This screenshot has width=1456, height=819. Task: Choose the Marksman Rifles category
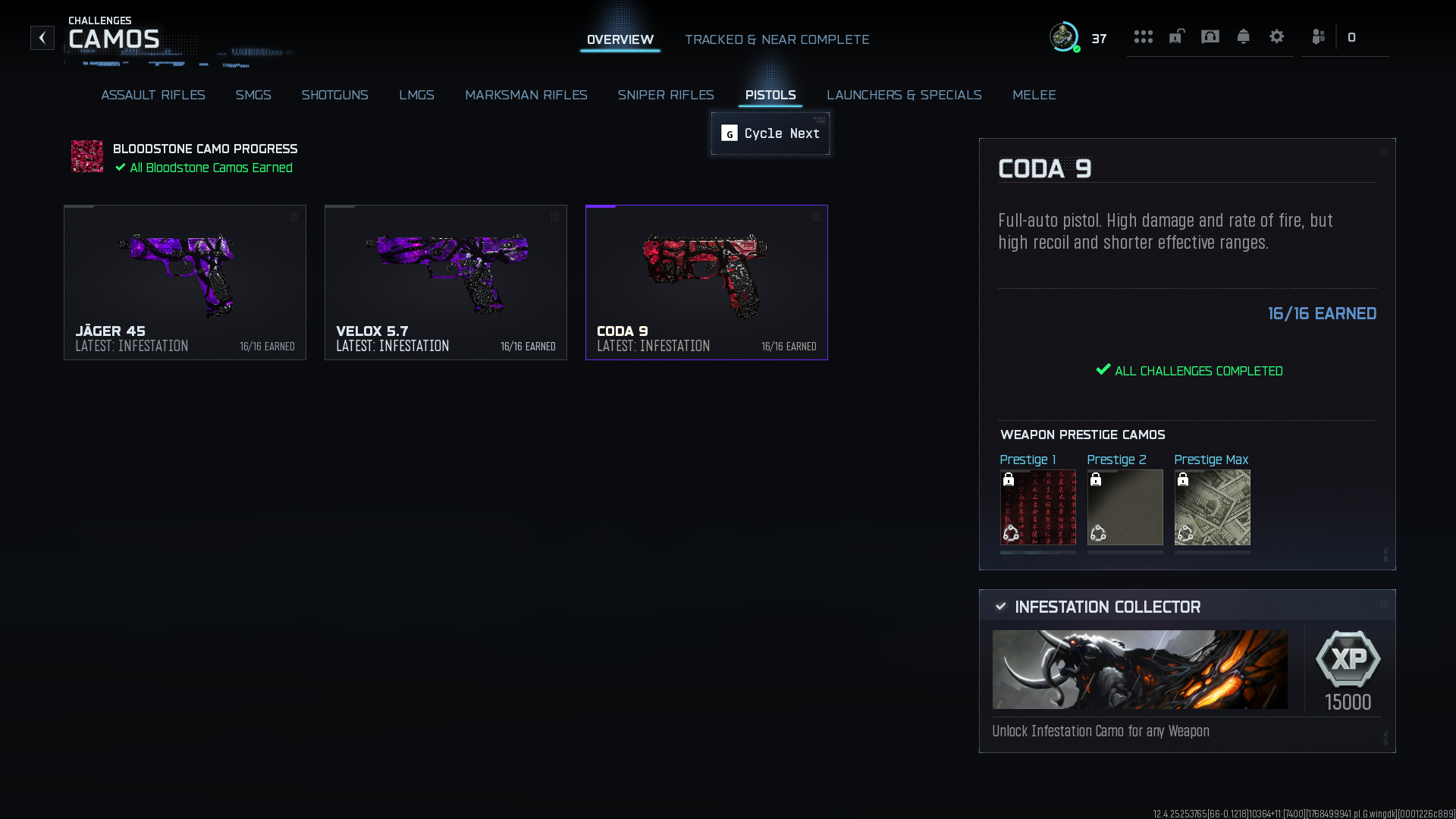click(x=526, y=95)
